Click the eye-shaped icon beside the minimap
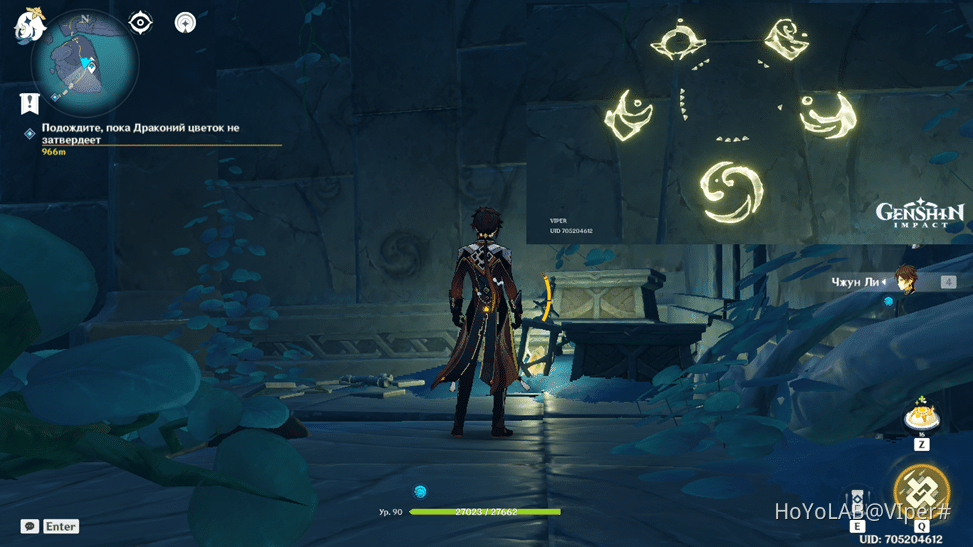The image size is (973, 547). (140, 22)
